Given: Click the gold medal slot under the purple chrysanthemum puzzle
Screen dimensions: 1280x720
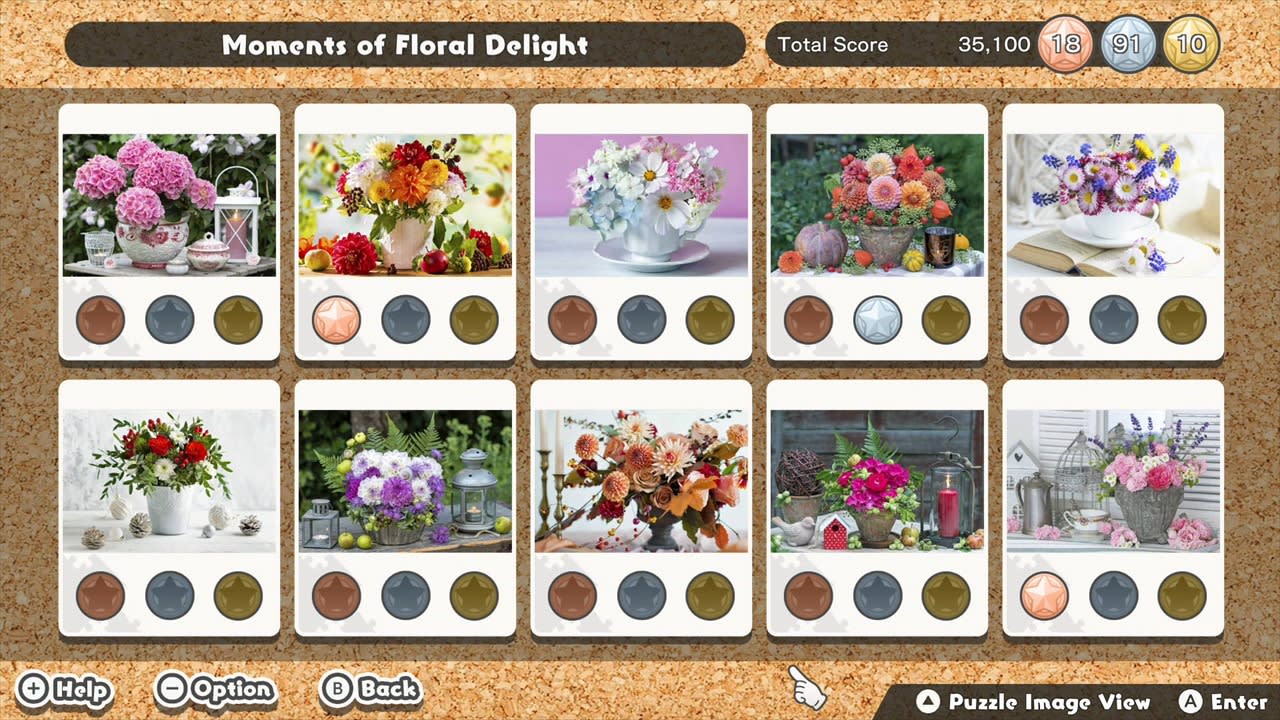Looking at the screenshot, I should pos(472,595).
